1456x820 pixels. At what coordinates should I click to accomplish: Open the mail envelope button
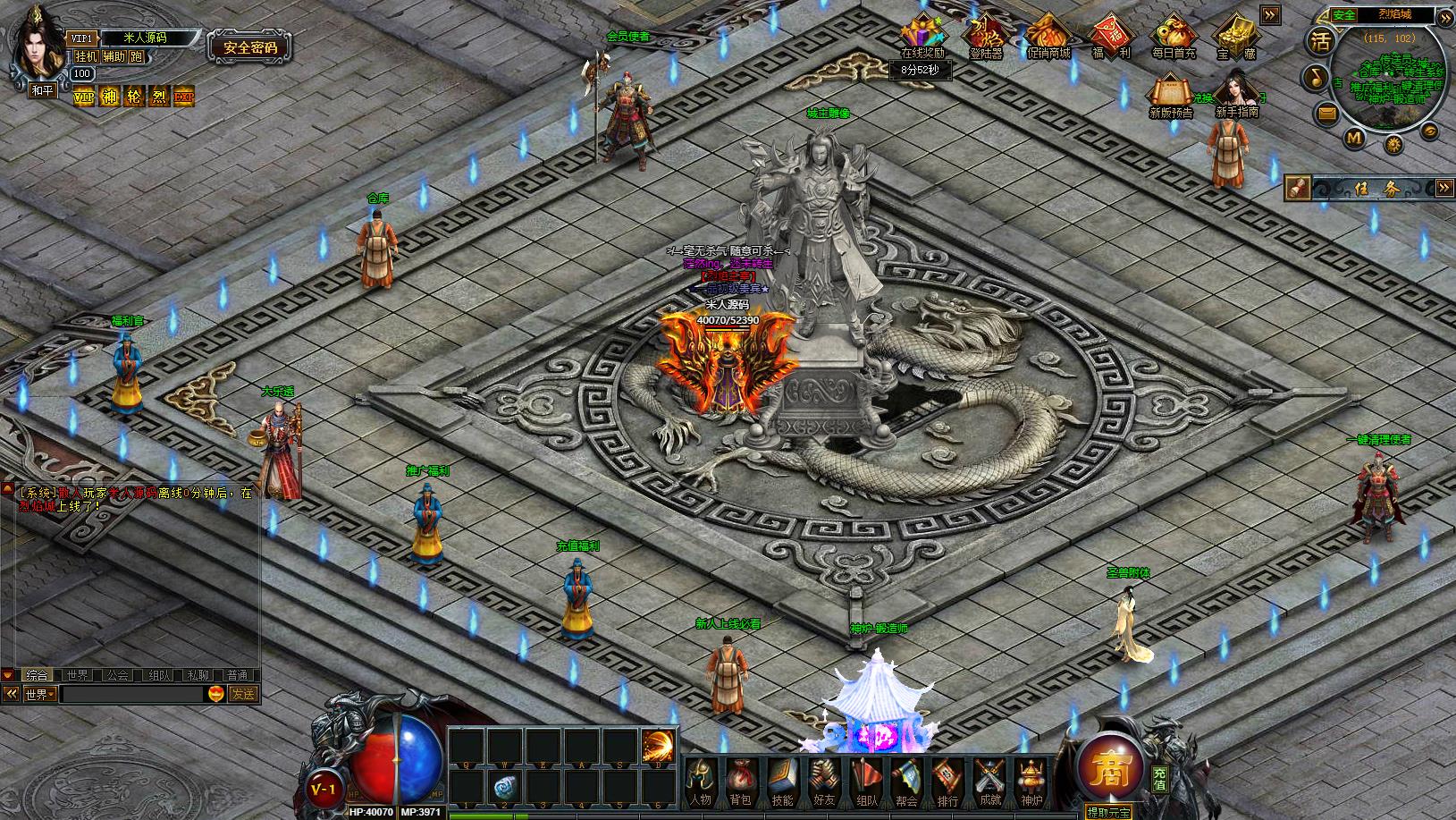point(1327,113)
